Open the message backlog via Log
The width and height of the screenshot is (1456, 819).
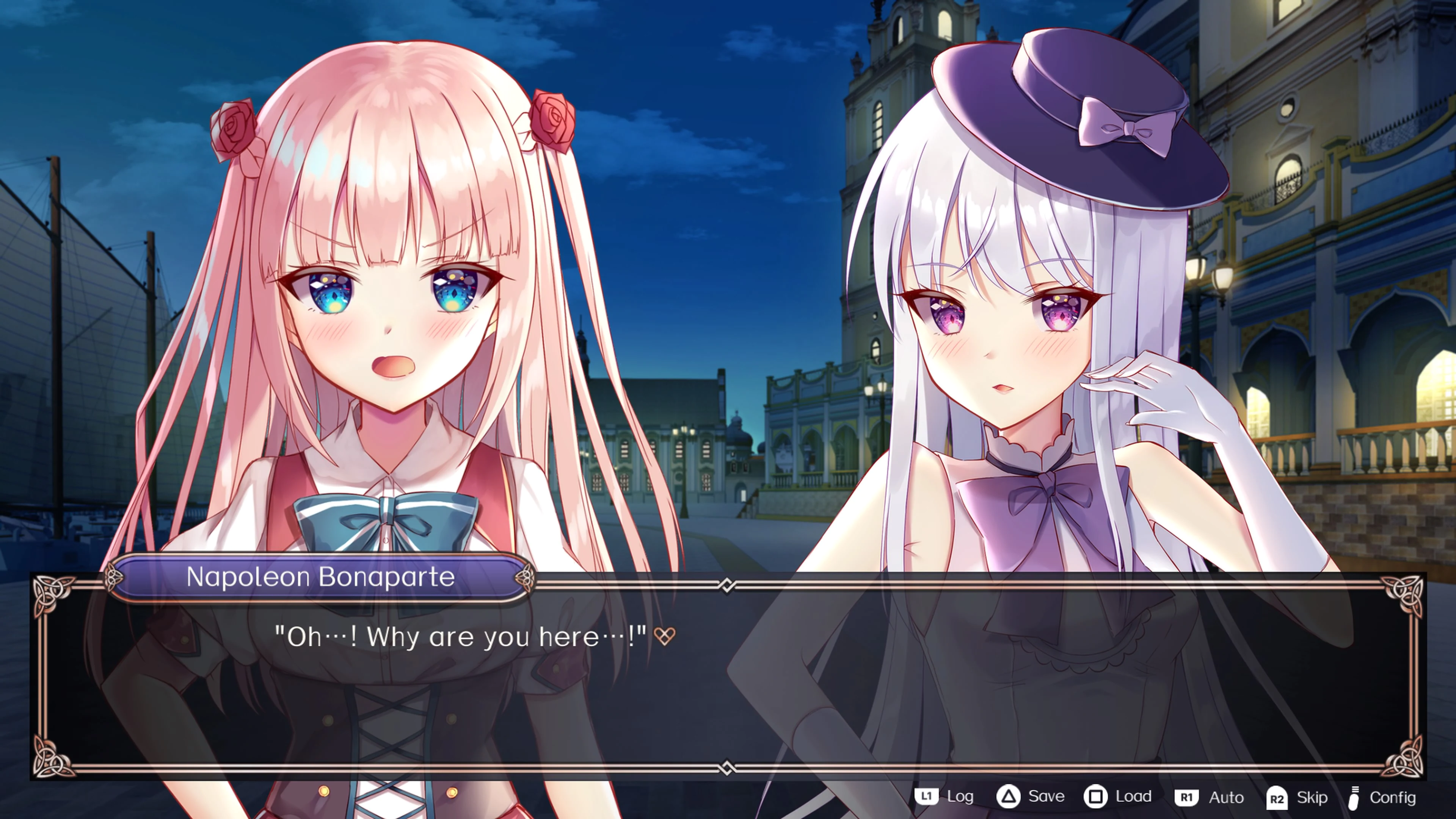(961, 797)
